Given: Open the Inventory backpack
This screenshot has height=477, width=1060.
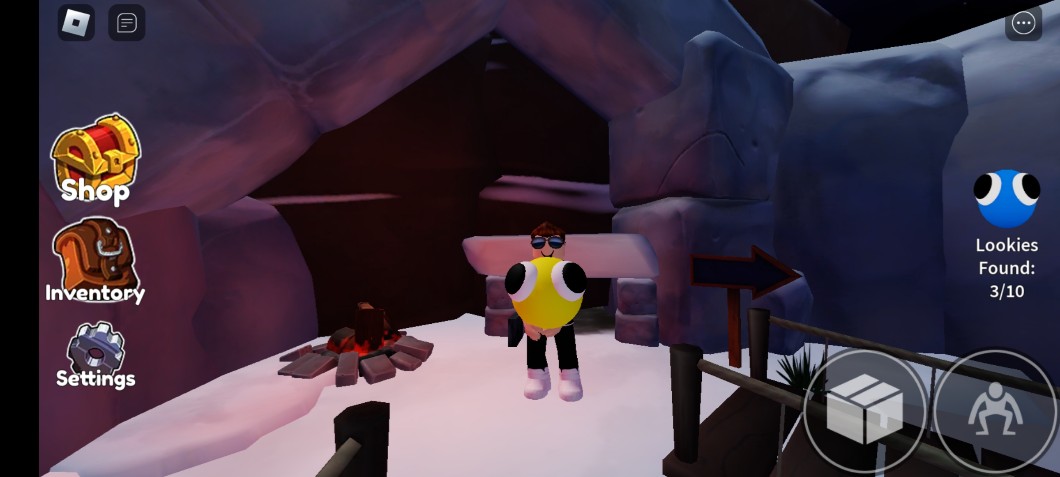Looking at the screenshot, I should pos(95,260).
